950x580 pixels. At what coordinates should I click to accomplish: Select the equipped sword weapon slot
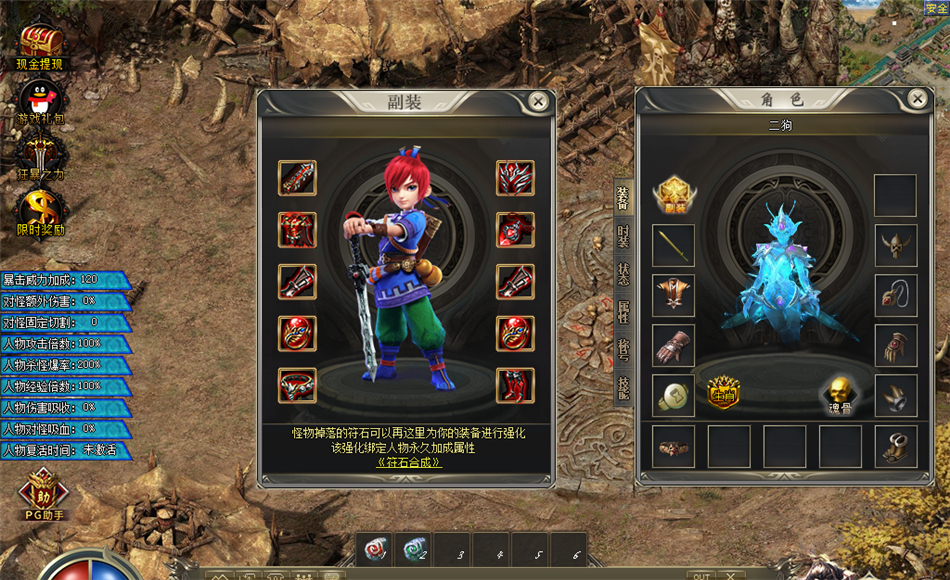click(674, 245)
